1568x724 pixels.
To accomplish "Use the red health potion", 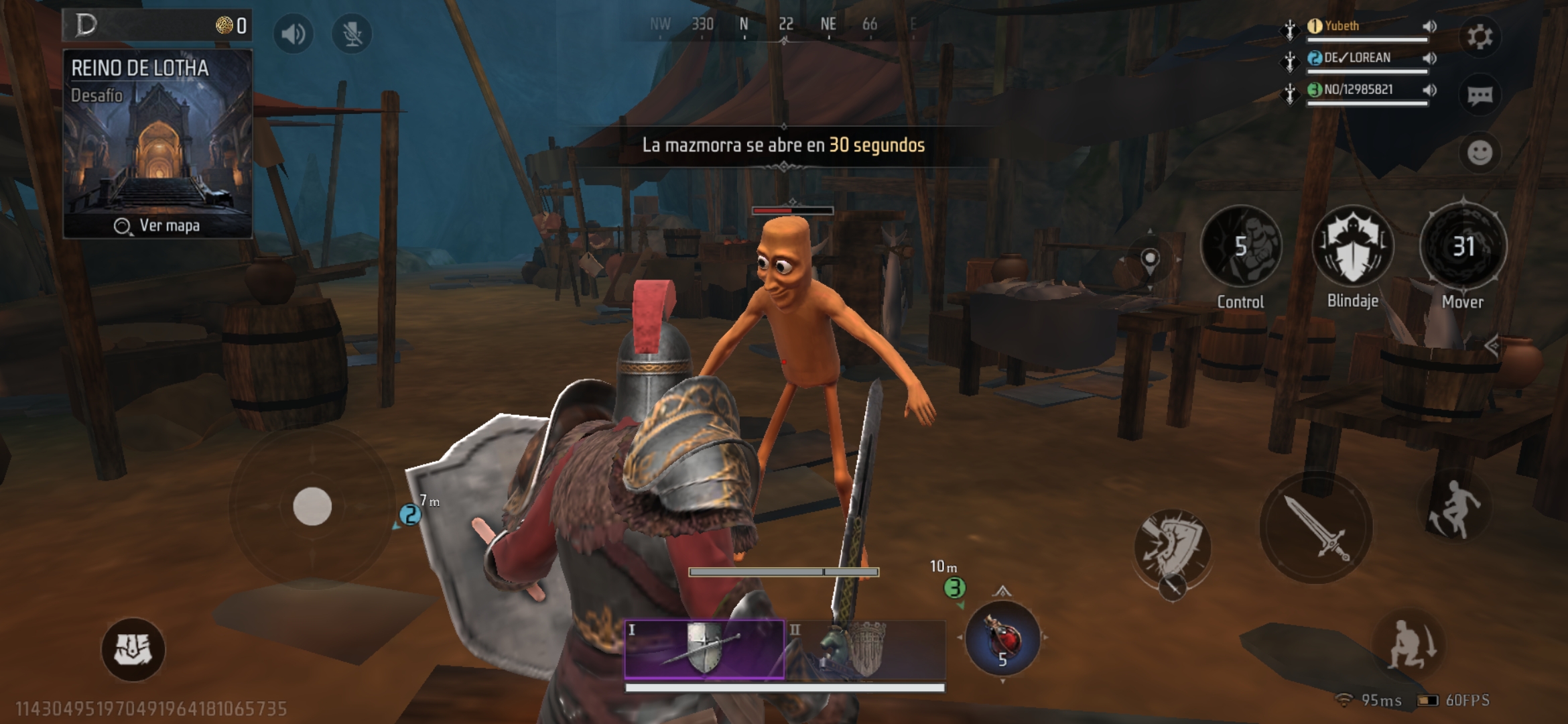I will 1002,638.
